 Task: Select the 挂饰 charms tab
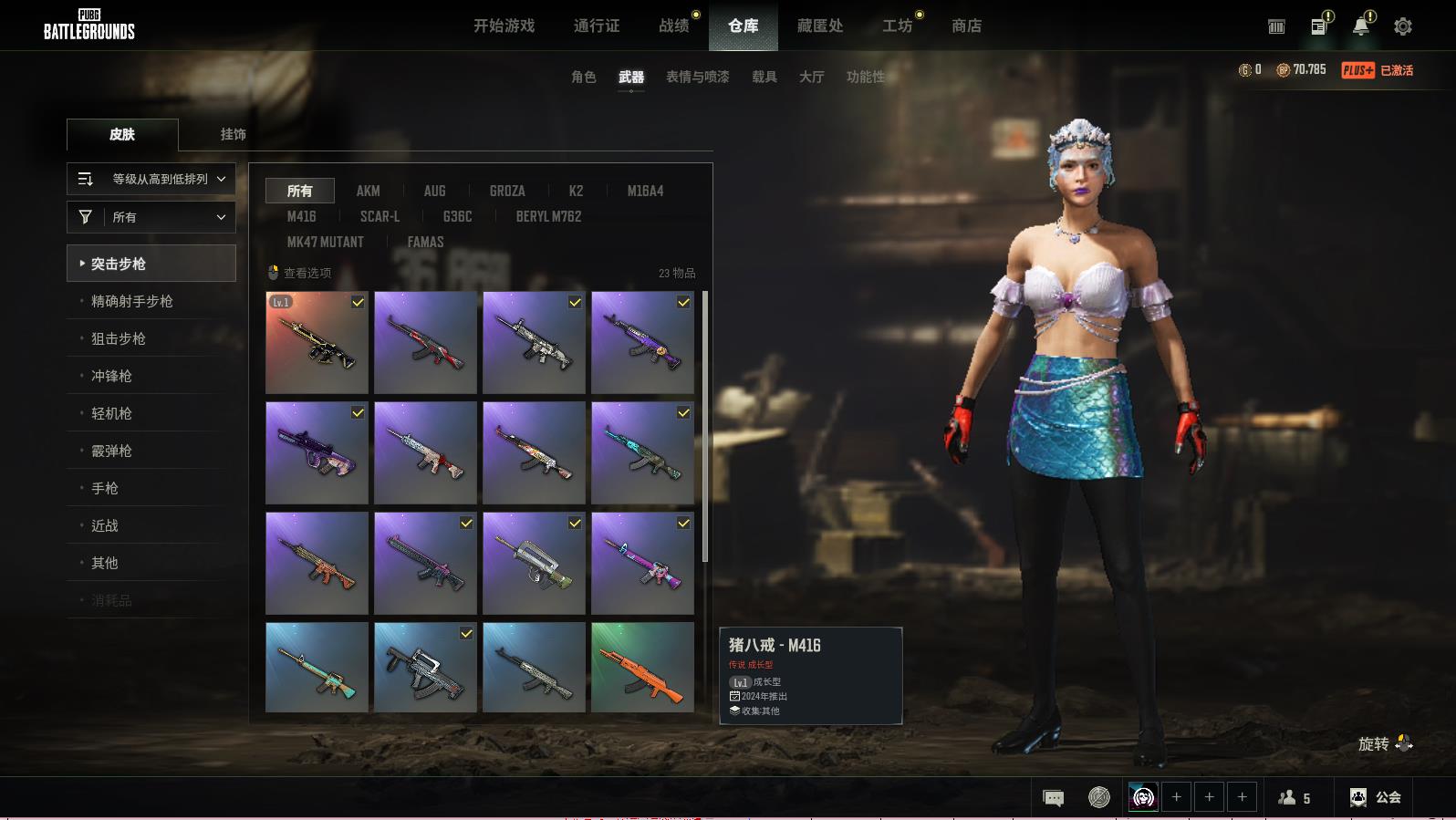(233, 134)
